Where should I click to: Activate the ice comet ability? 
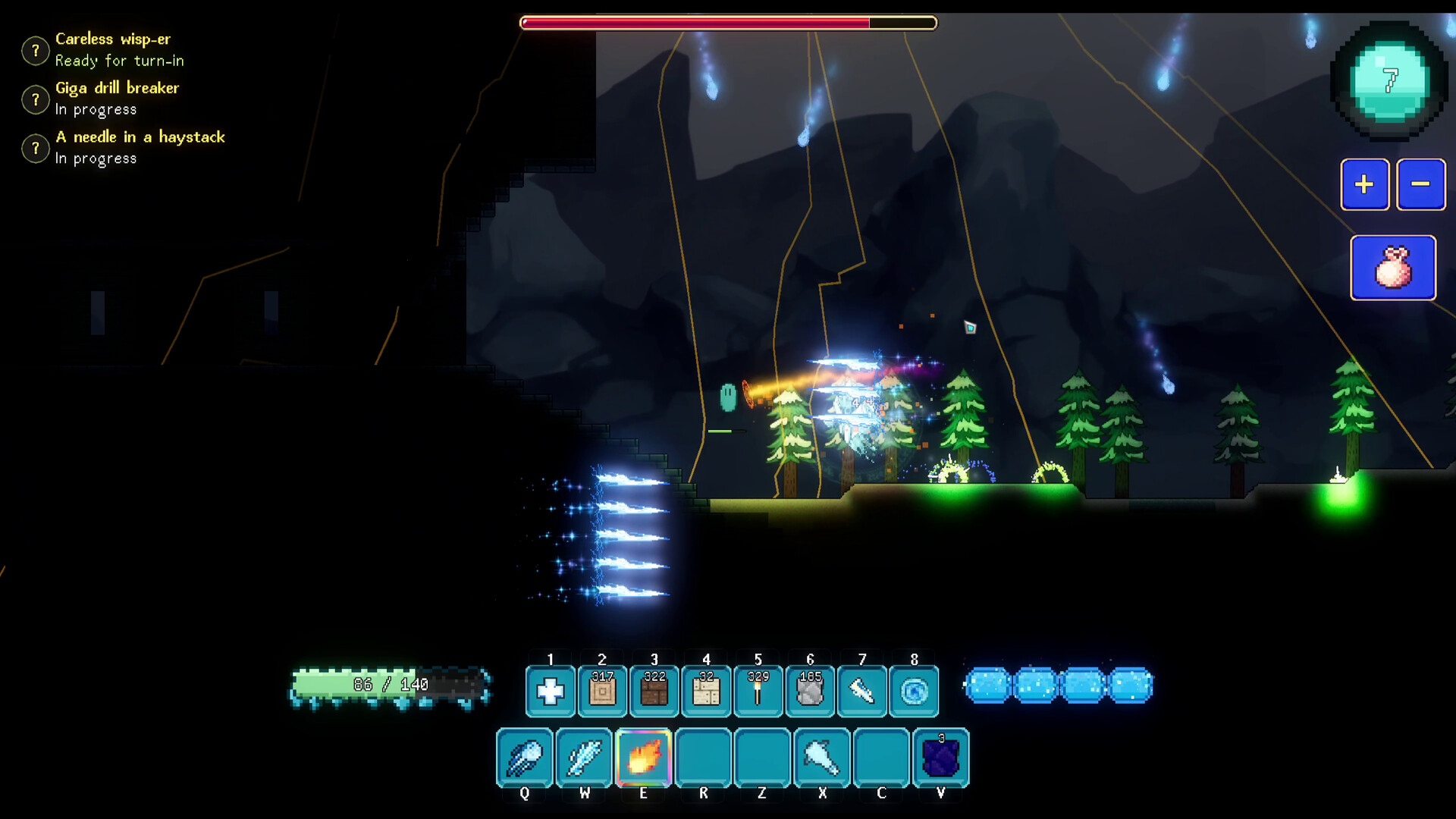coord(525,758)
